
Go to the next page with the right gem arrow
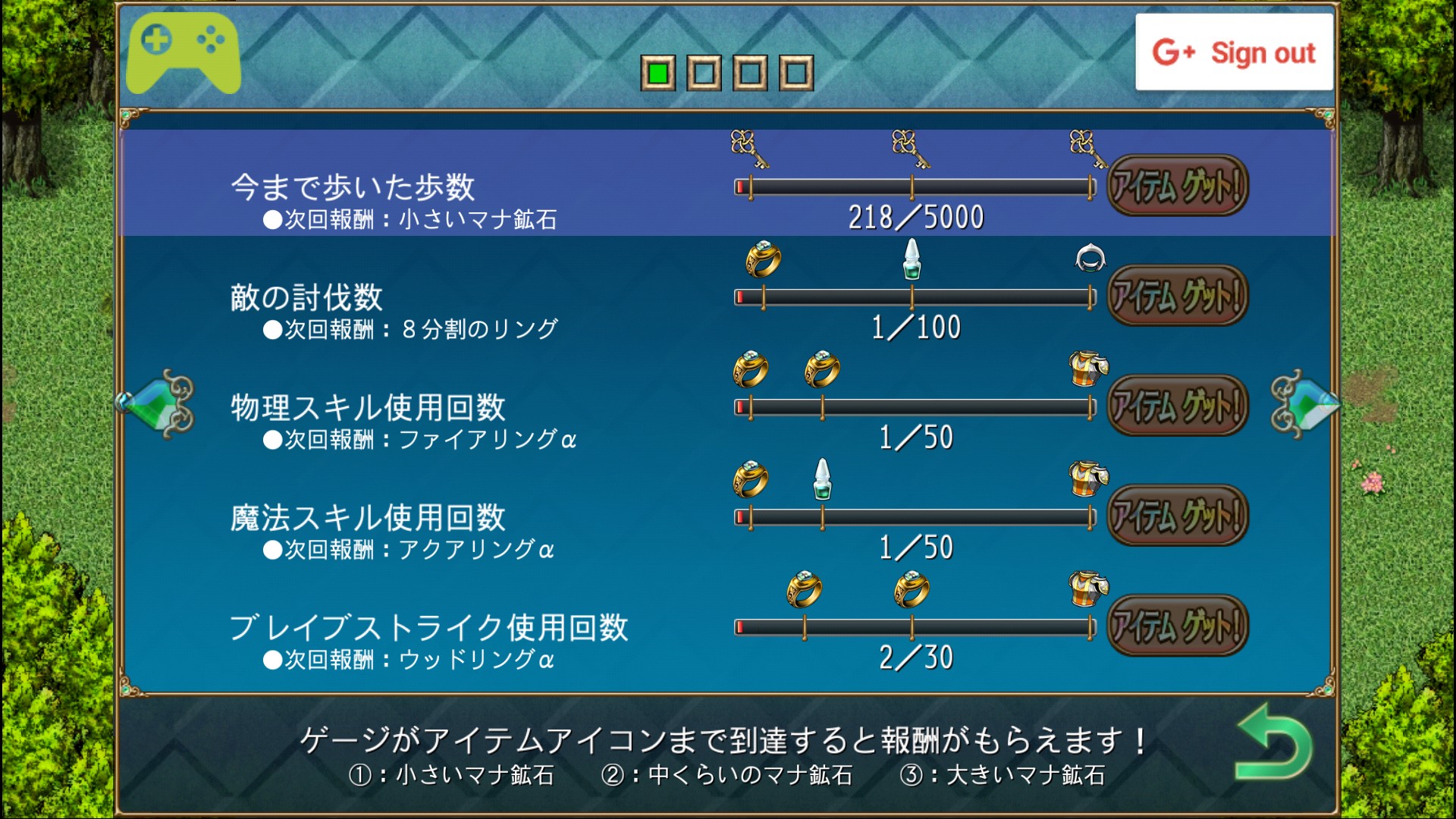coord(1304,404)
